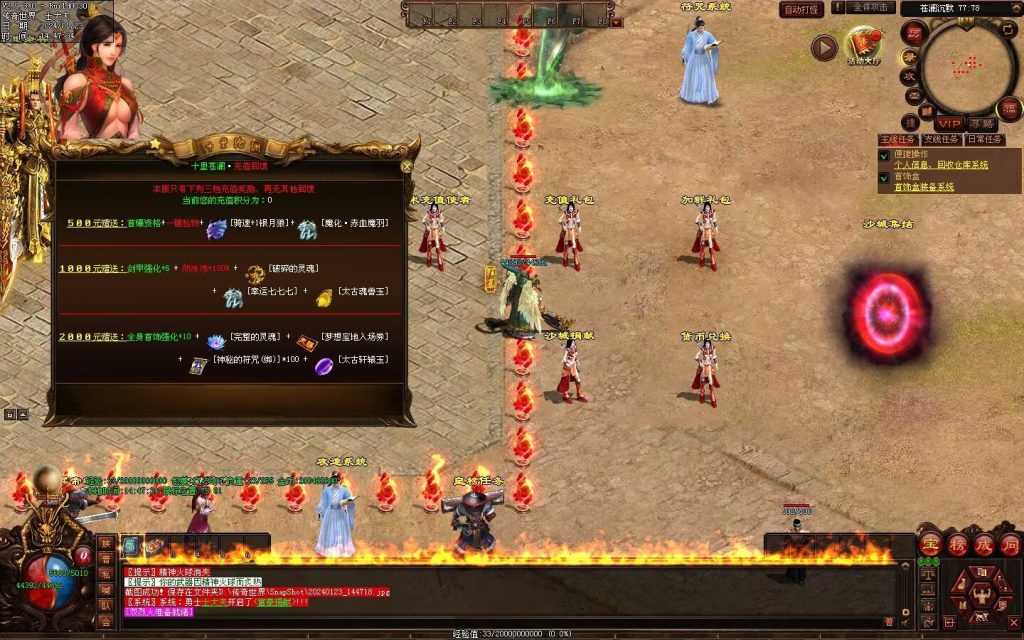Screen dimensions: 1024x640
Task: Open the 活动大厅 activity hall icon
Action: [x=864, y=46]
